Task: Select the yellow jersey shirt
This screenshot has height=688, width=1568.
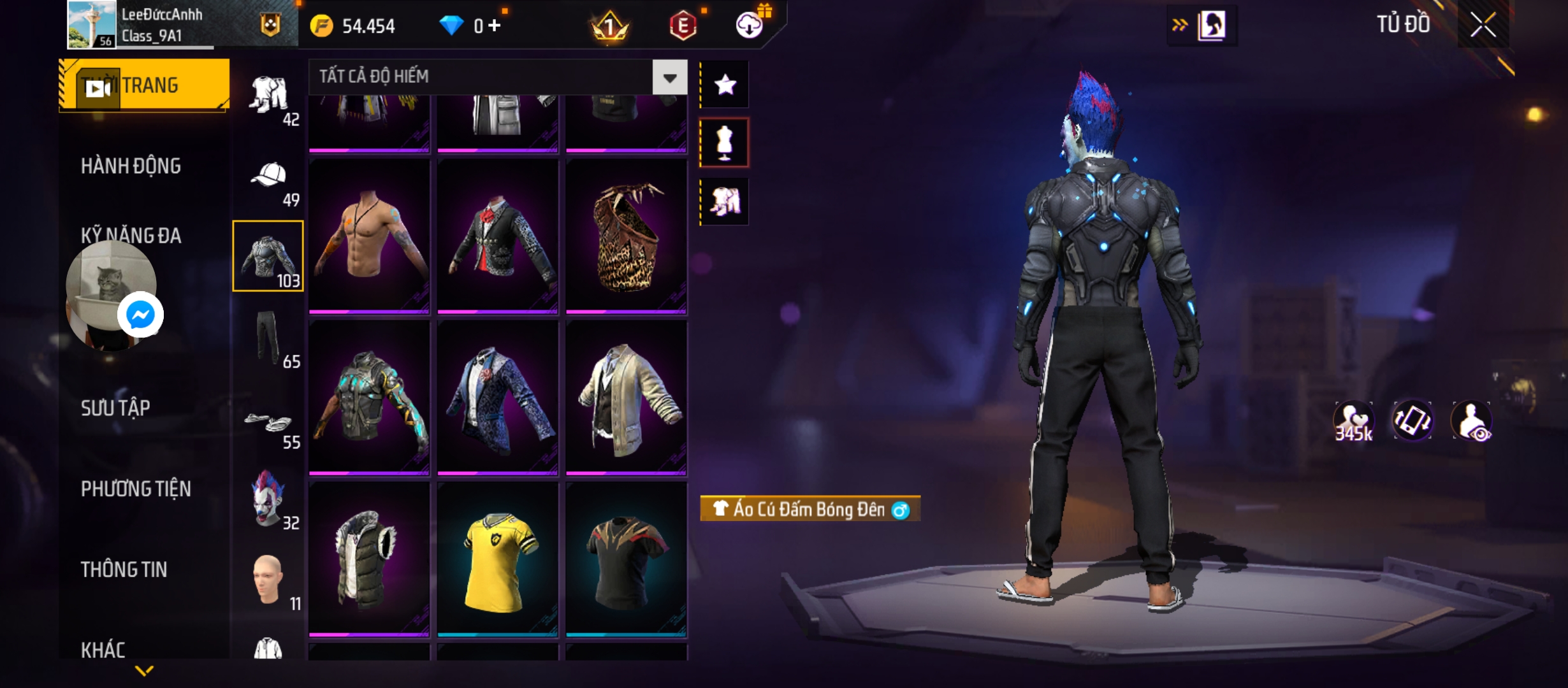Action: click(x=498, y=559)
